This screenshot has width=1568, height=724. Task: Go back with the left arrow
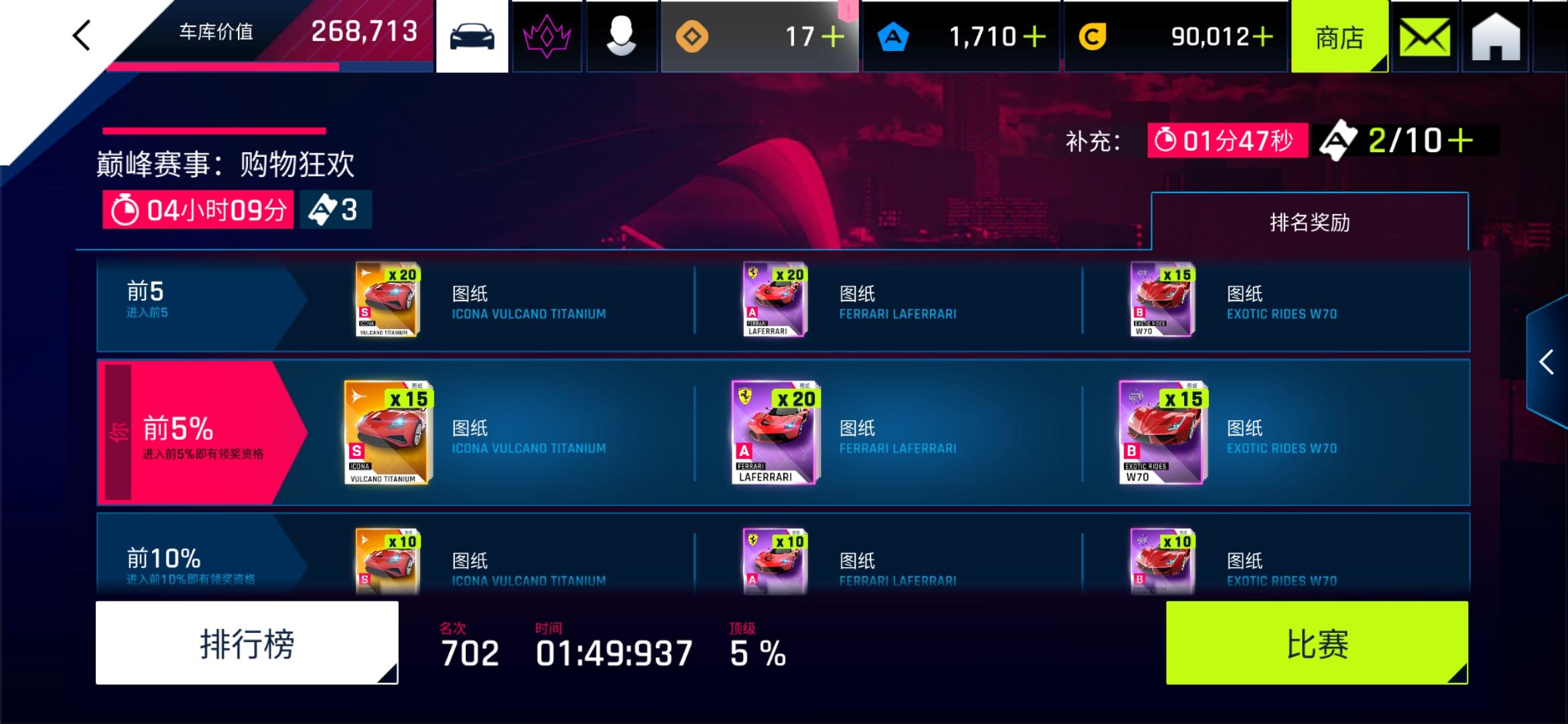tap(80, 35)
